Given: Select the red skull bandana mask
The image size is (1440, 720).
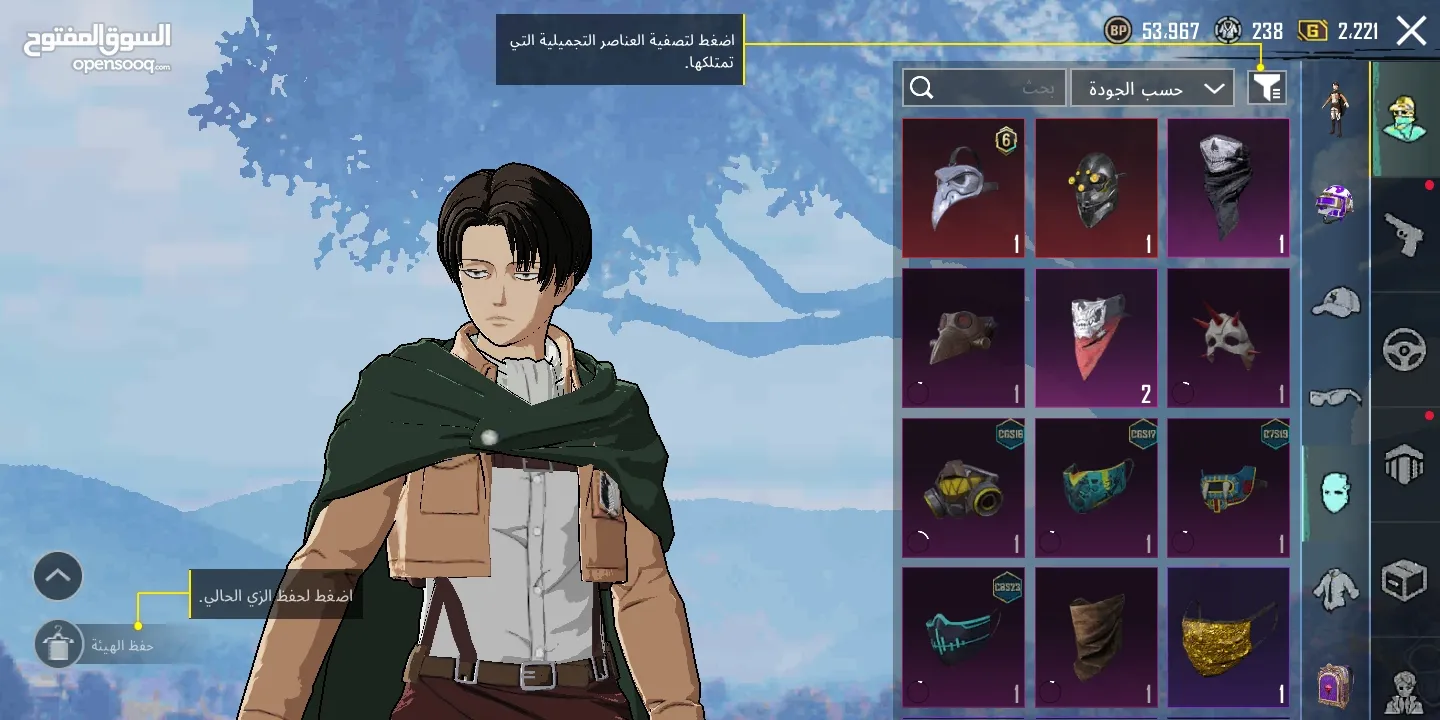Looking at the screenshot, I should pos(1096,338).
